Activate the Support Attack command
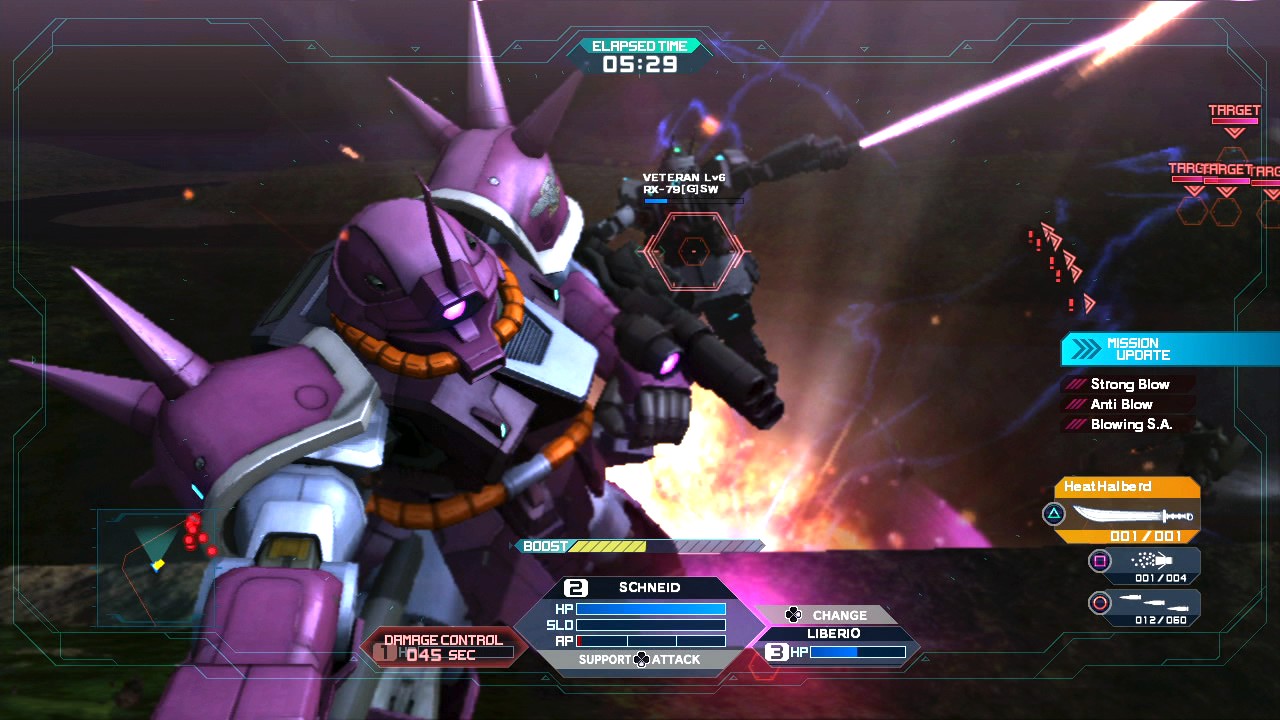Viewport: 1280px width, 720px height. tap(640, 660)
